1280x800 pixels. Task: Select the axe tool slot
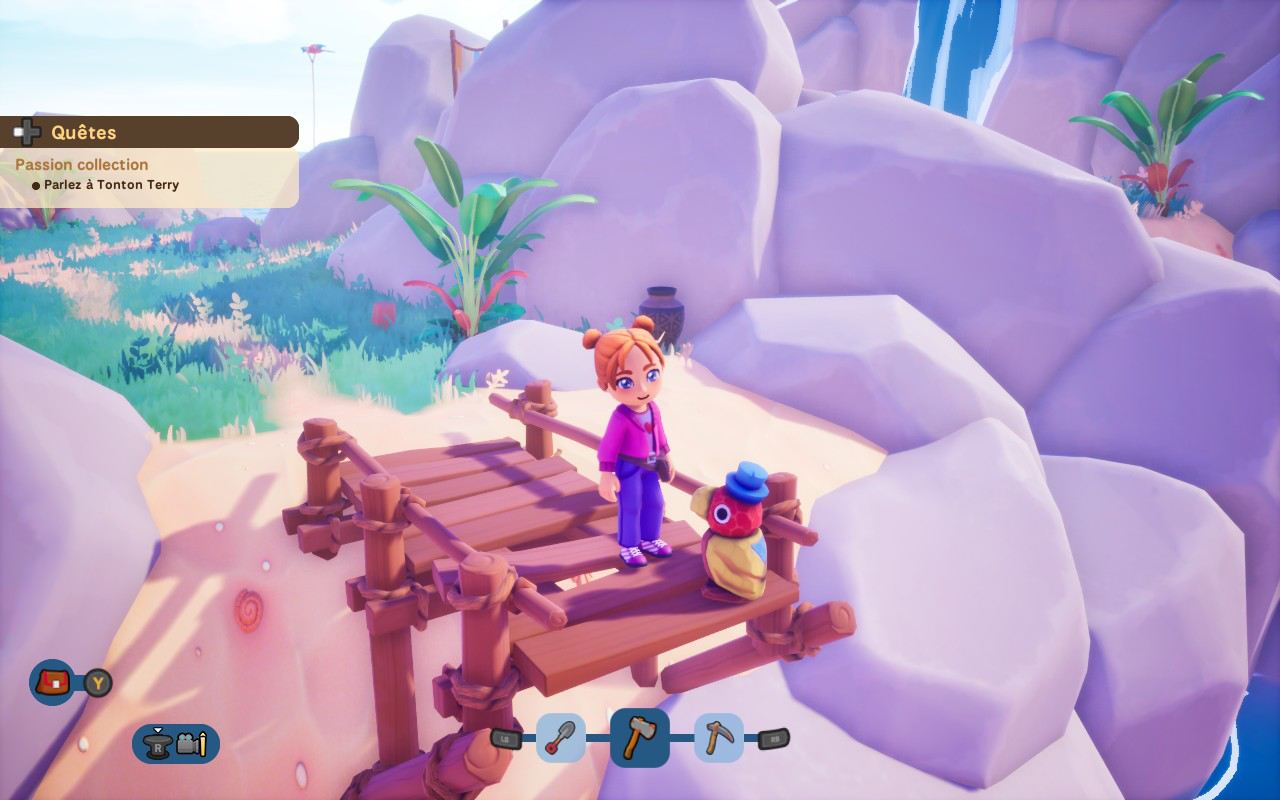click(640, 738)
